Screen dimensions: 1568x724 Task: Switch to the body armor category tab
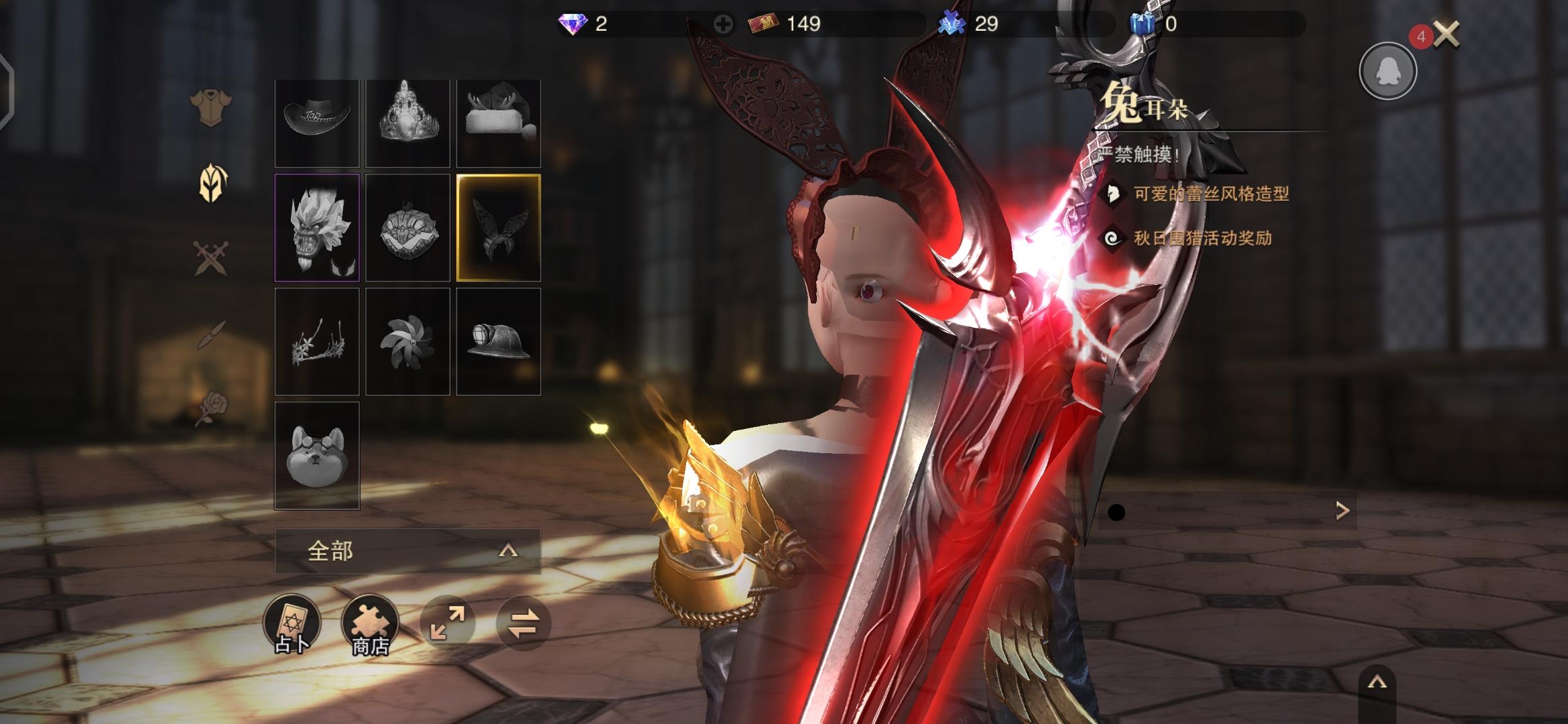coord(210,106)
